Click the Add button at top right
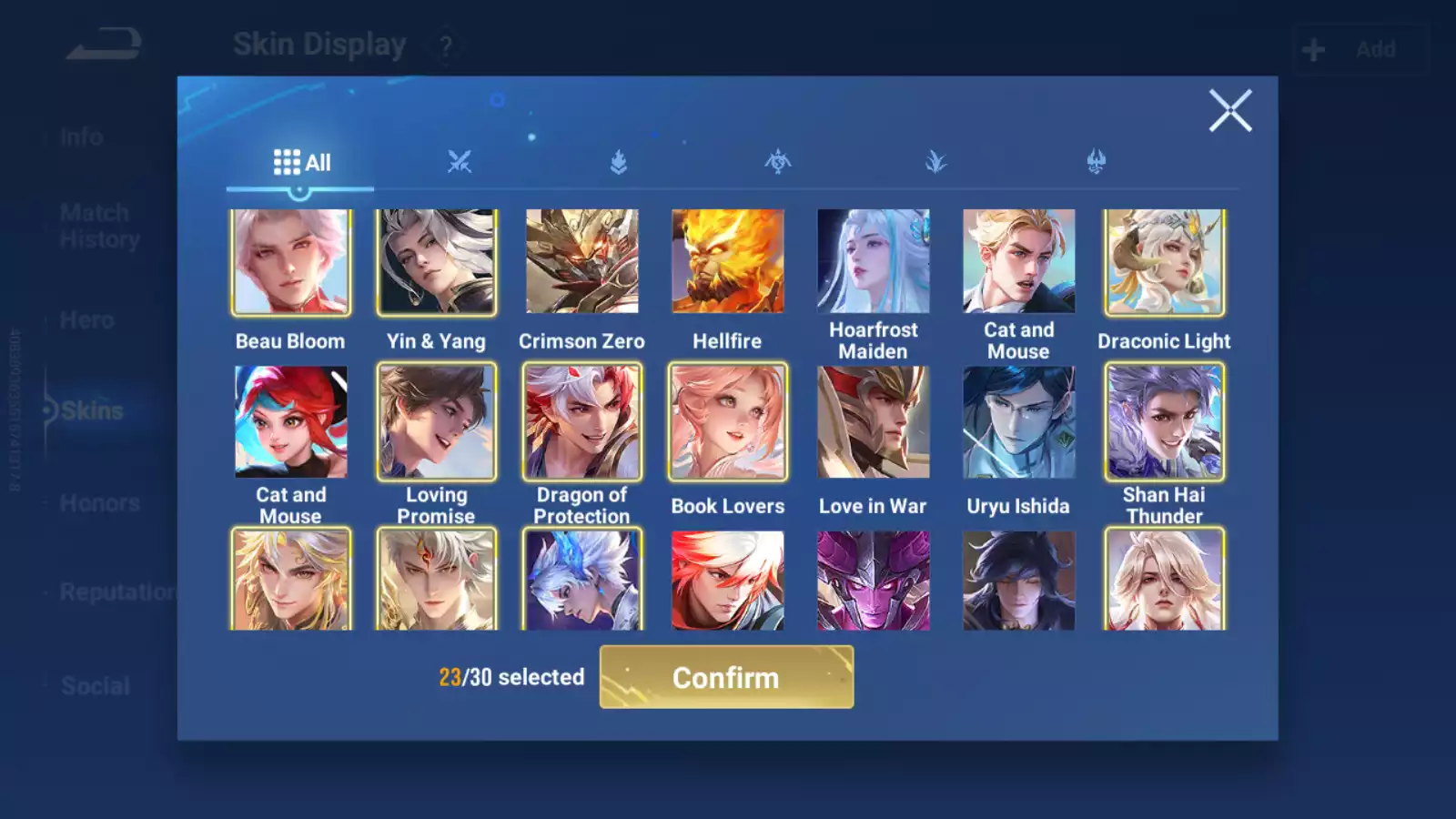The image size is (1456, 819). (x=1377, y=49)
